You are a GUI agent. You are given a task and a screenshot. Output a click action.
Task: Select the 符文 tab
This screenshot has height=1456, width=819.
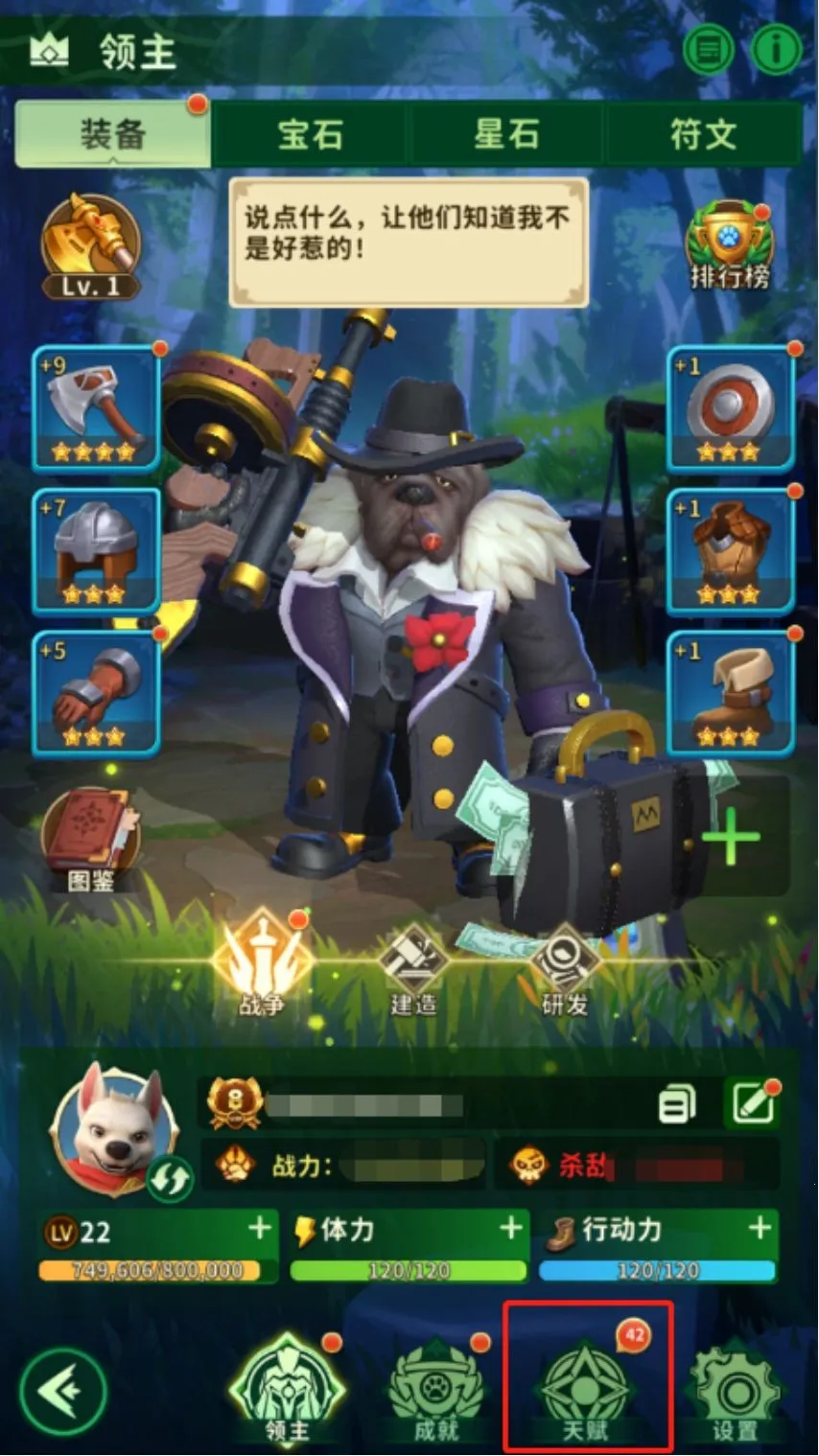pos(704,135)
